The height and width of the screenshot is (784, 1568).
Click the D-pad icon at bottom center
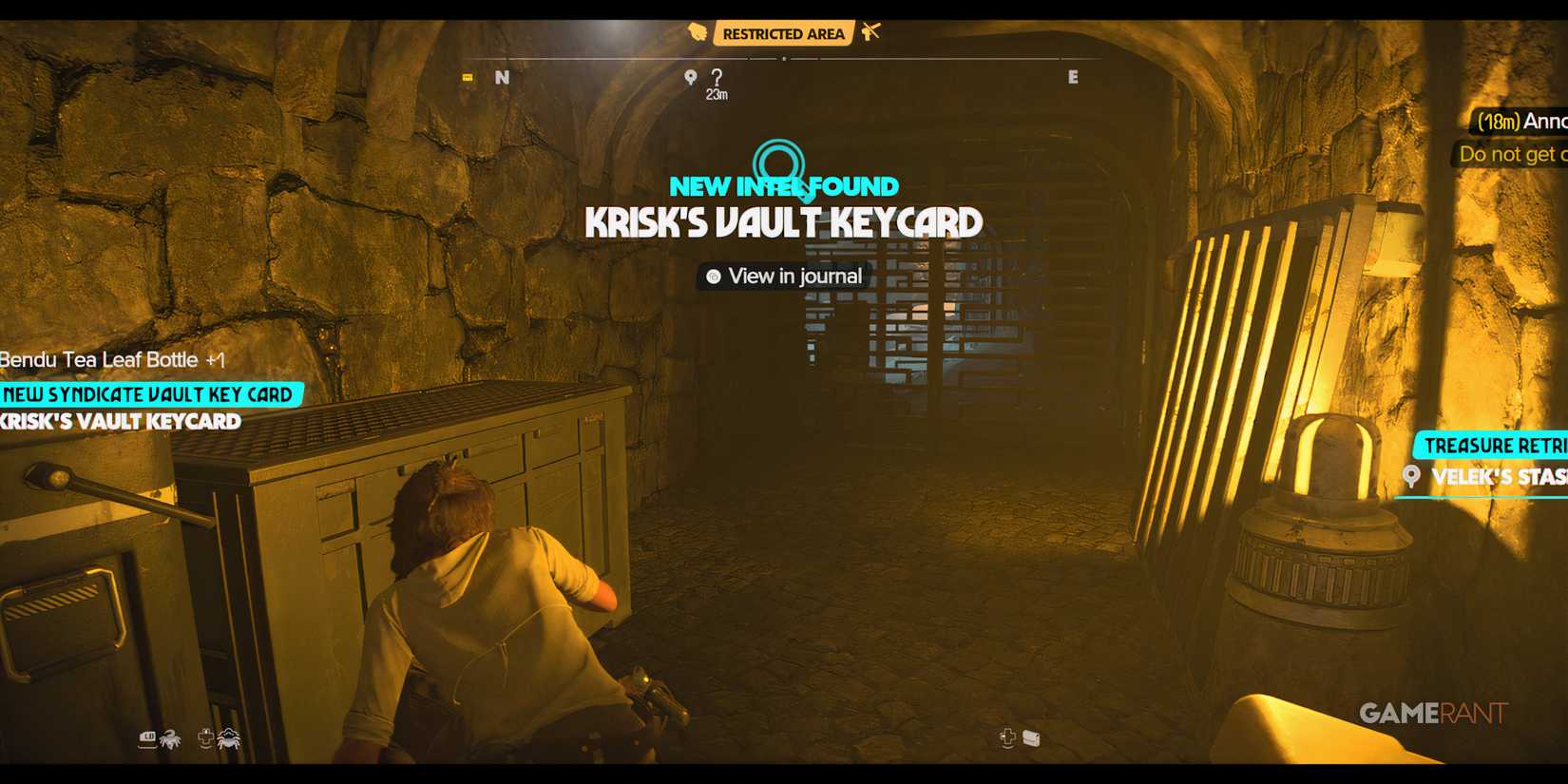pos(1007,737)
